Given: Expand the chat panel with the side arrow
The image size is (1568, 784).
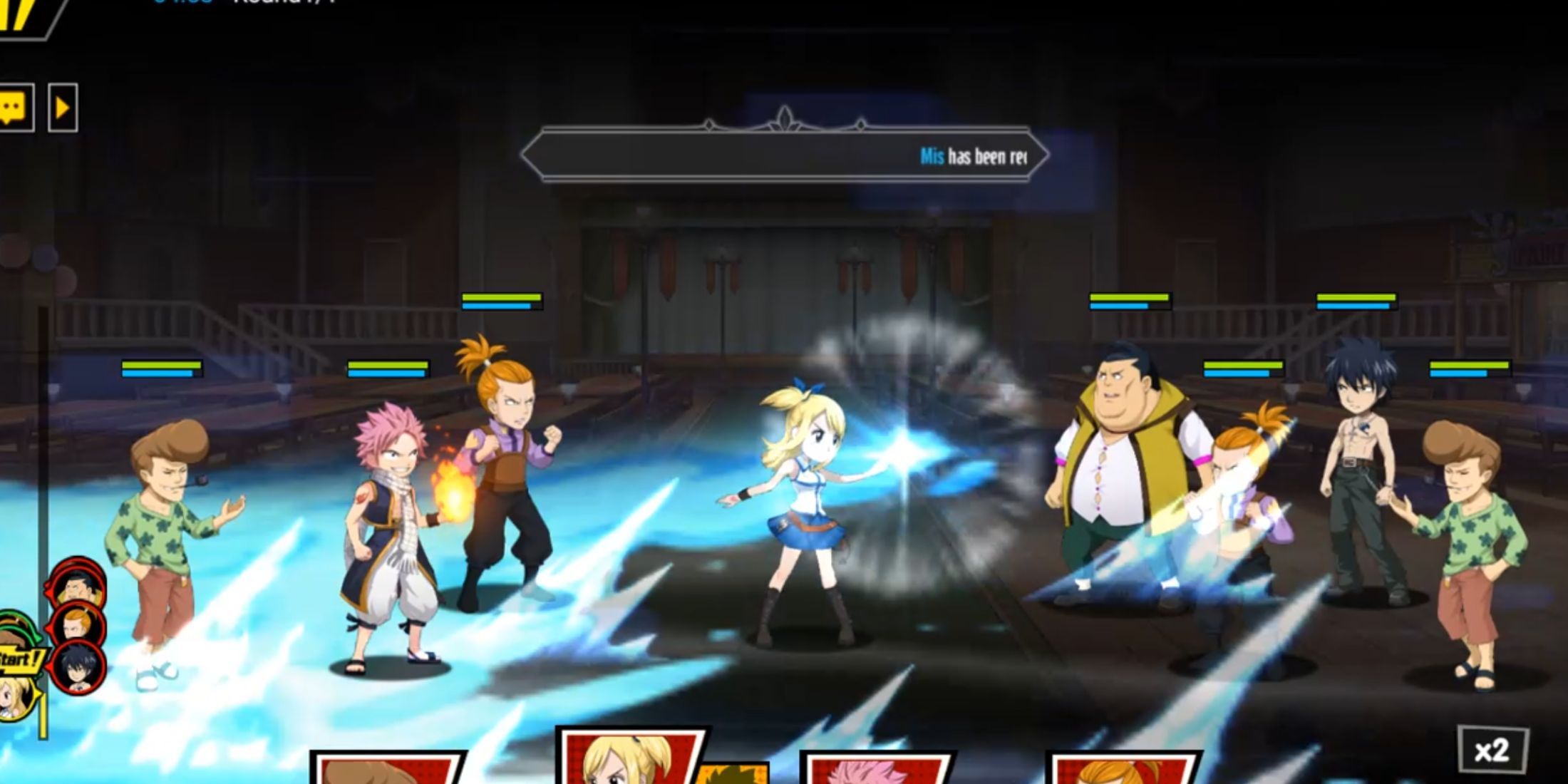Looking at the screenshot, I should 63,107.
